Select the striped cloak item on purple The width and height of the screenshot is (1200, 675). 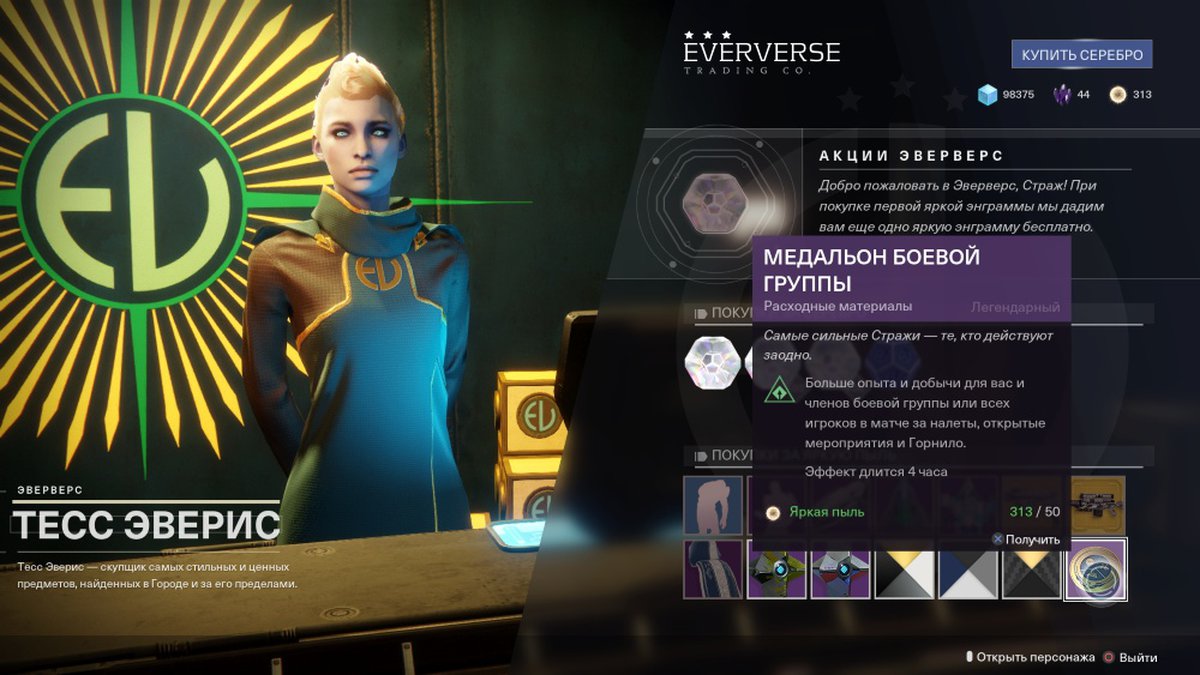click(x=713, y=569)
